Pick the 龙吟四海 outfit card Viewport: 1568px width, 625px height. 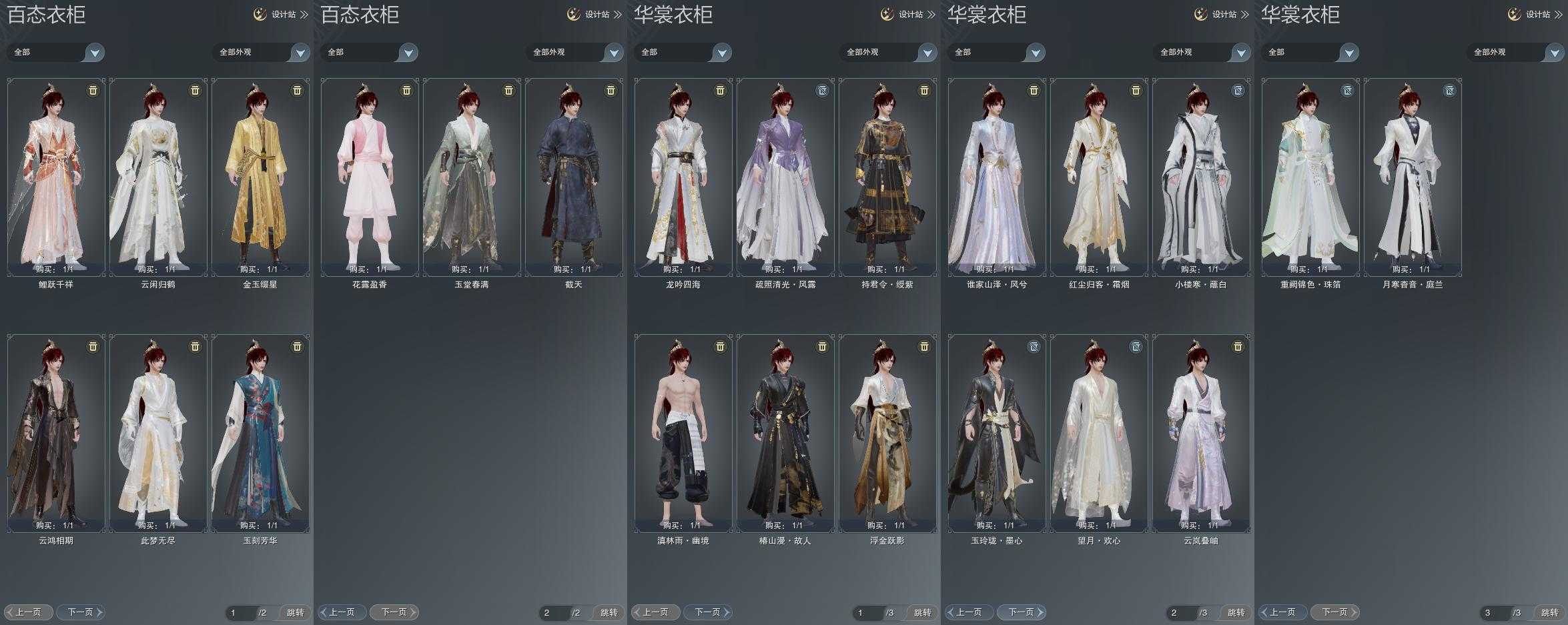[683, 177]
